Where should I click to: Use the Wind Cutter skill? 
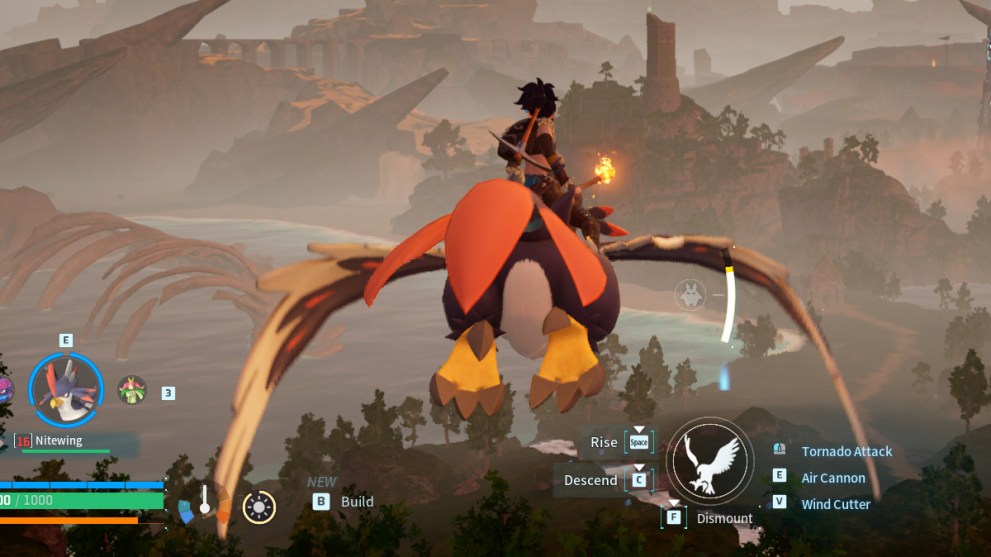tap(835, 504)
